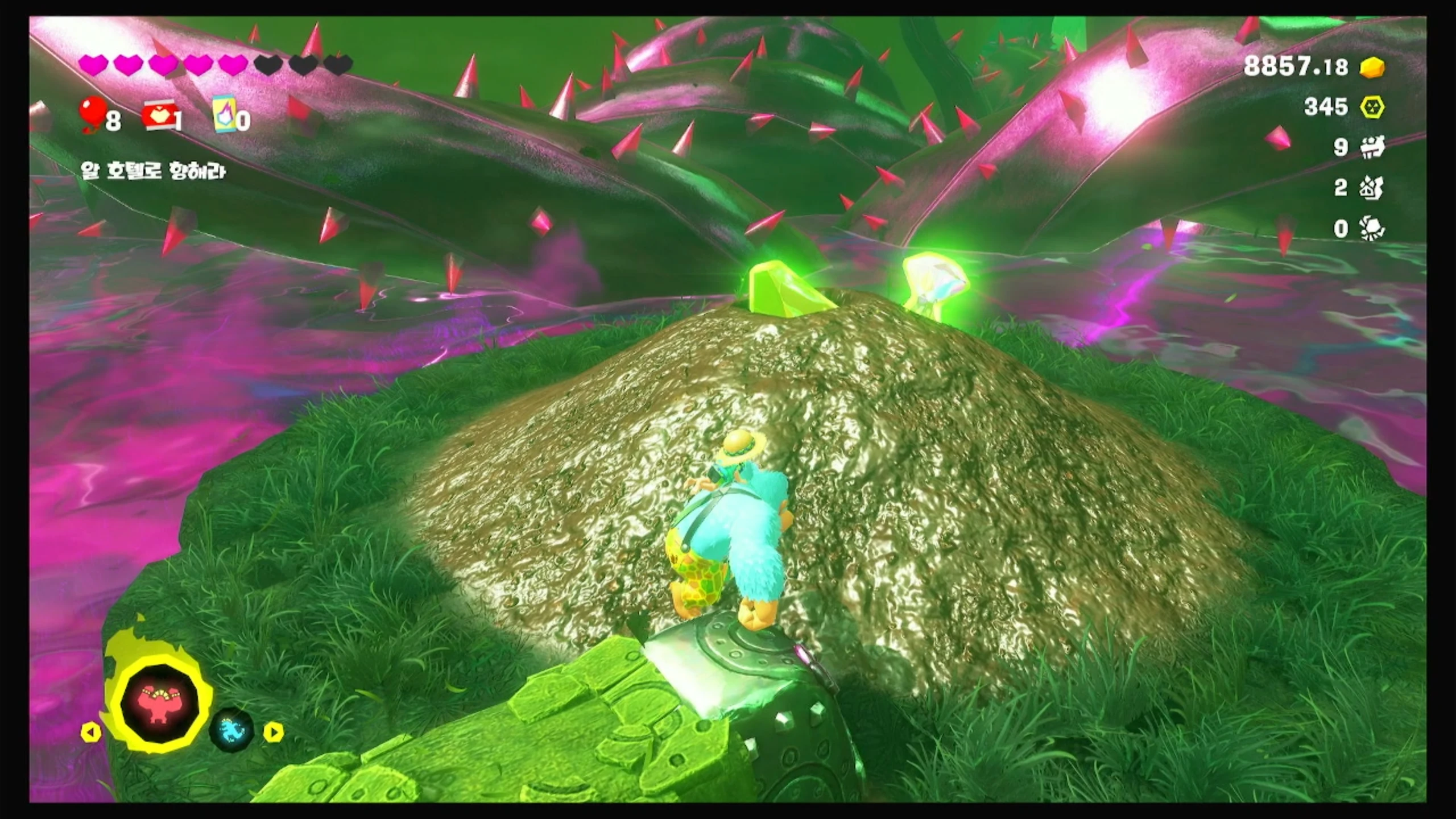Click the left arrow beside the Bananza selector
This screenshot has height=819, width=1456.
tap(91, 732)
